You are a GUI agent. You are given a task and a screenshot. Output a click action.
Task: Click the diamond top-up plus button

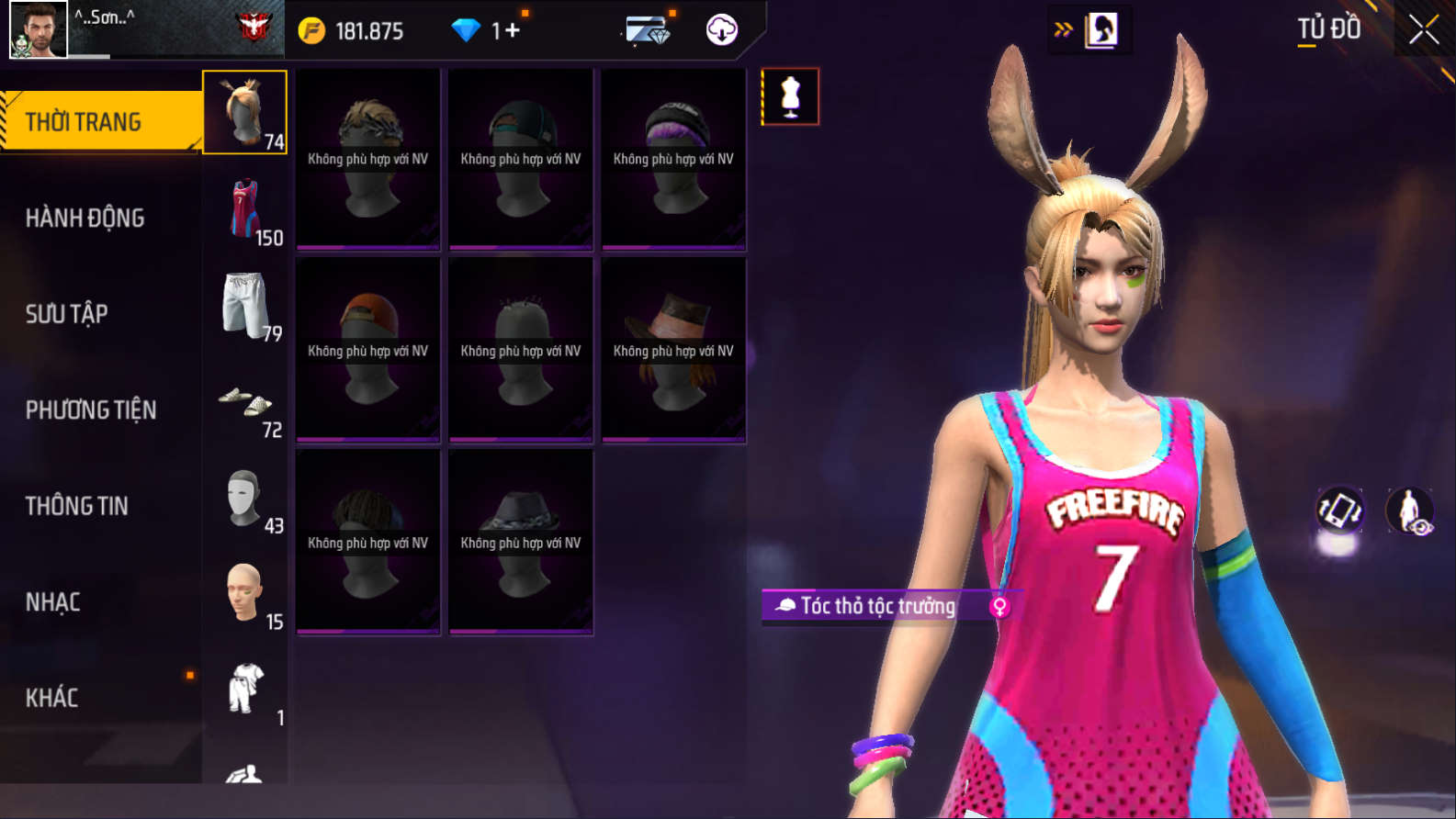(x=513, y=30)
